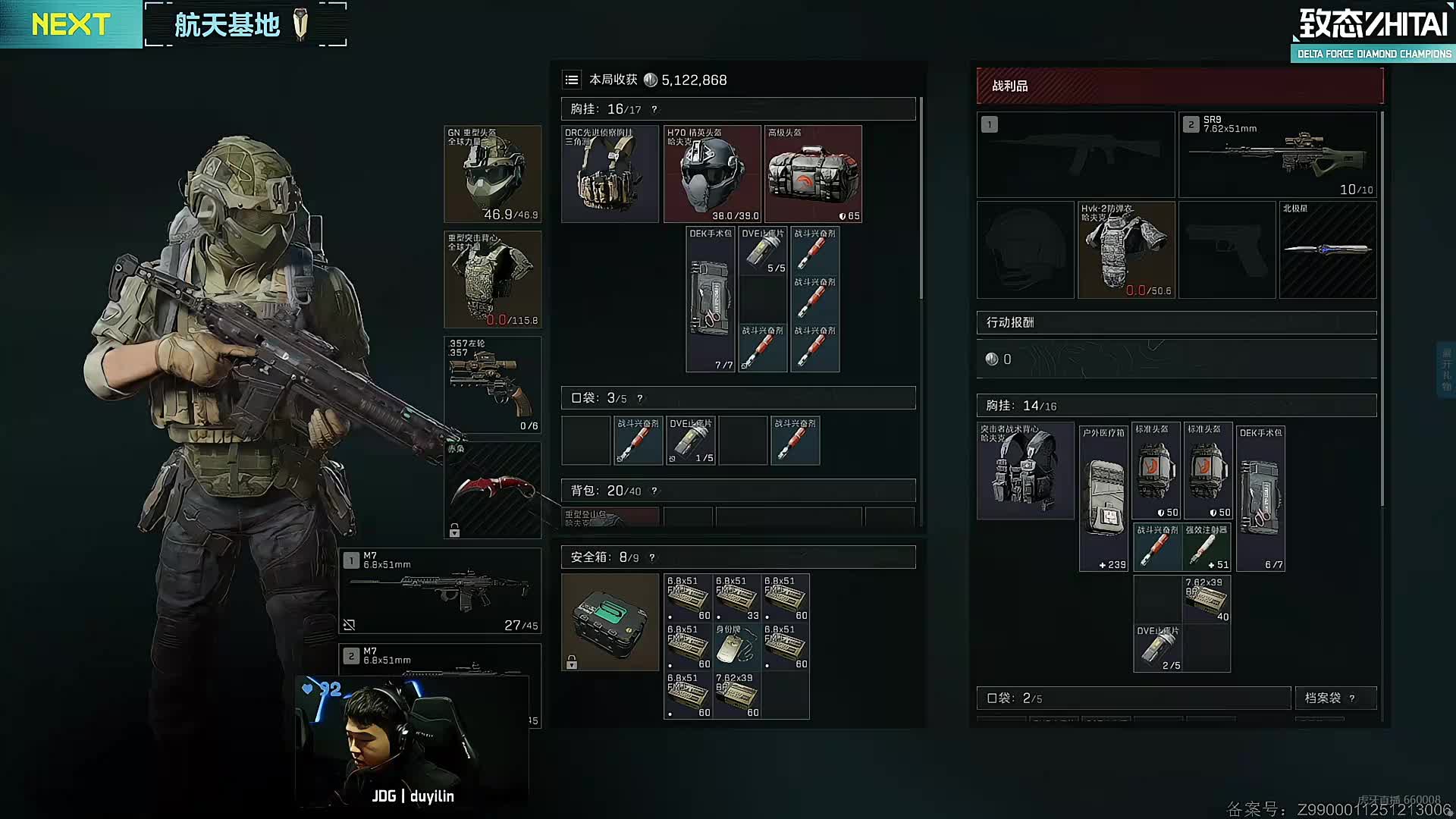
Task: Pick the 强效注射器 injector item
Action: tap(1206, 547)
